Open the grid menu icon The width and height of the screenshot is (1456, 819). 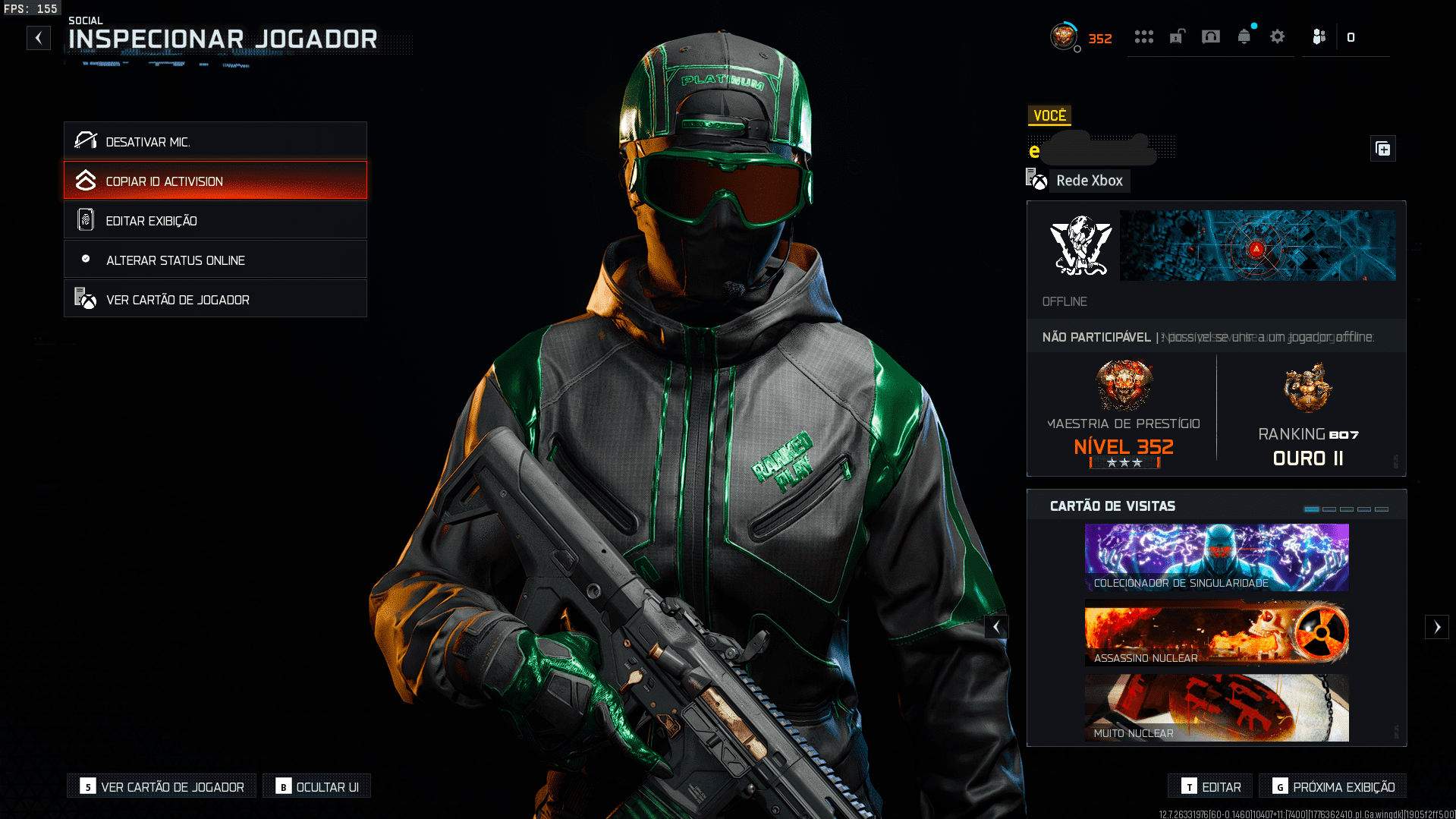1143,36
